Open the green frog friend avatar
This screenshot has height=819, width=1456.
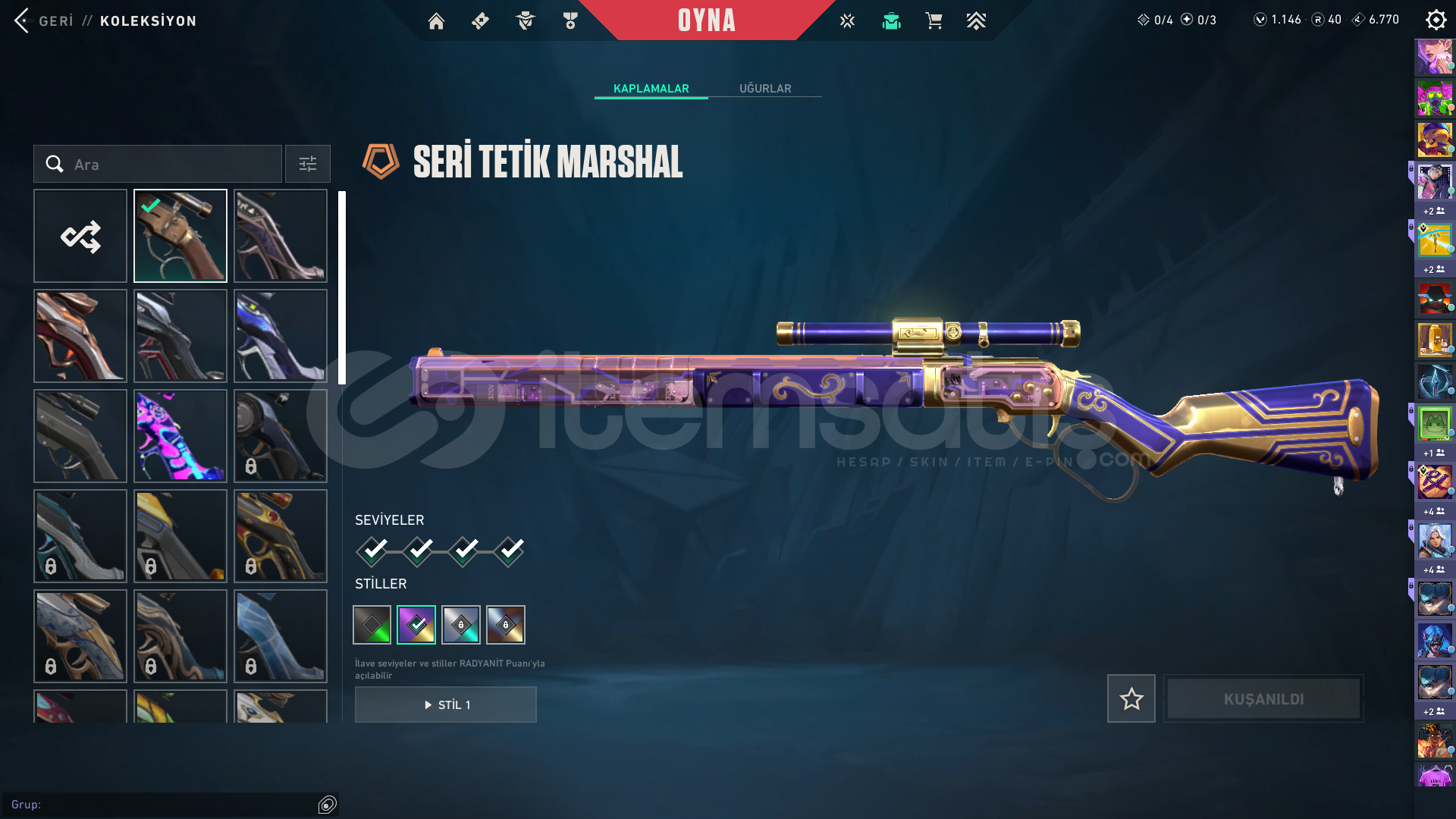[1434, 423]
